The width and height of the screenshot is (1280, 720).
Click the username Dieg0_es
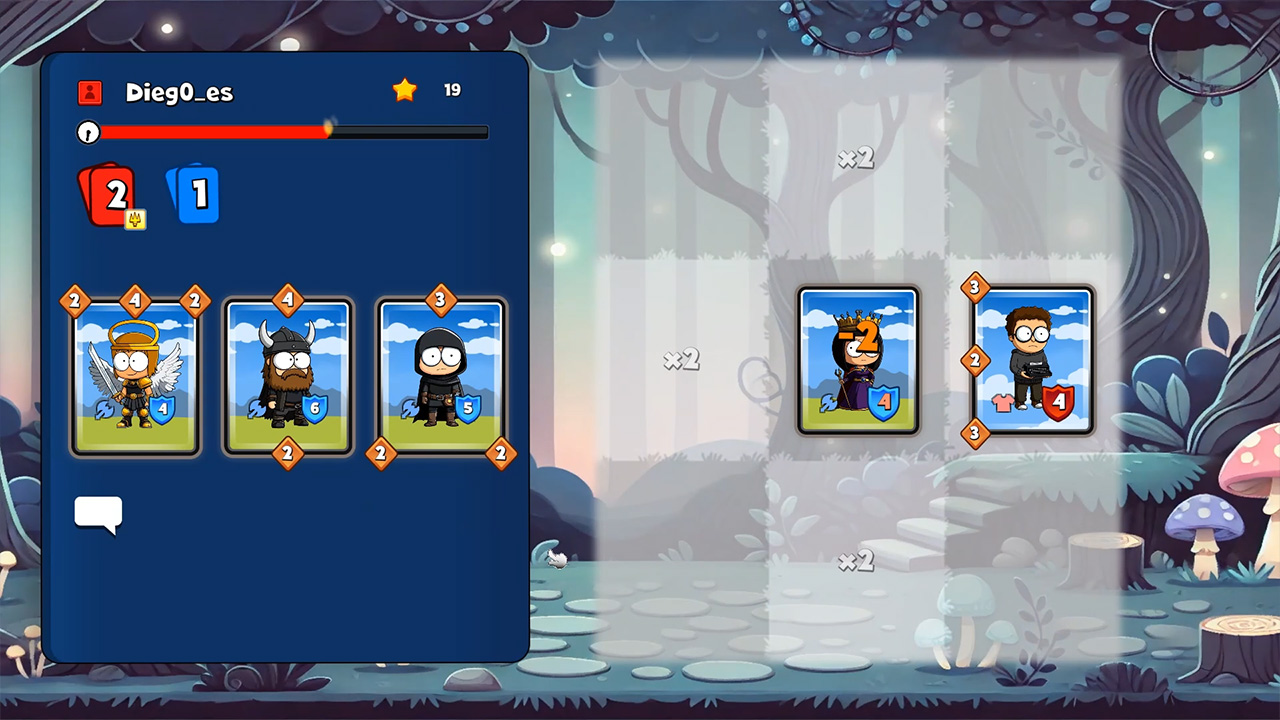coord(180,92)
